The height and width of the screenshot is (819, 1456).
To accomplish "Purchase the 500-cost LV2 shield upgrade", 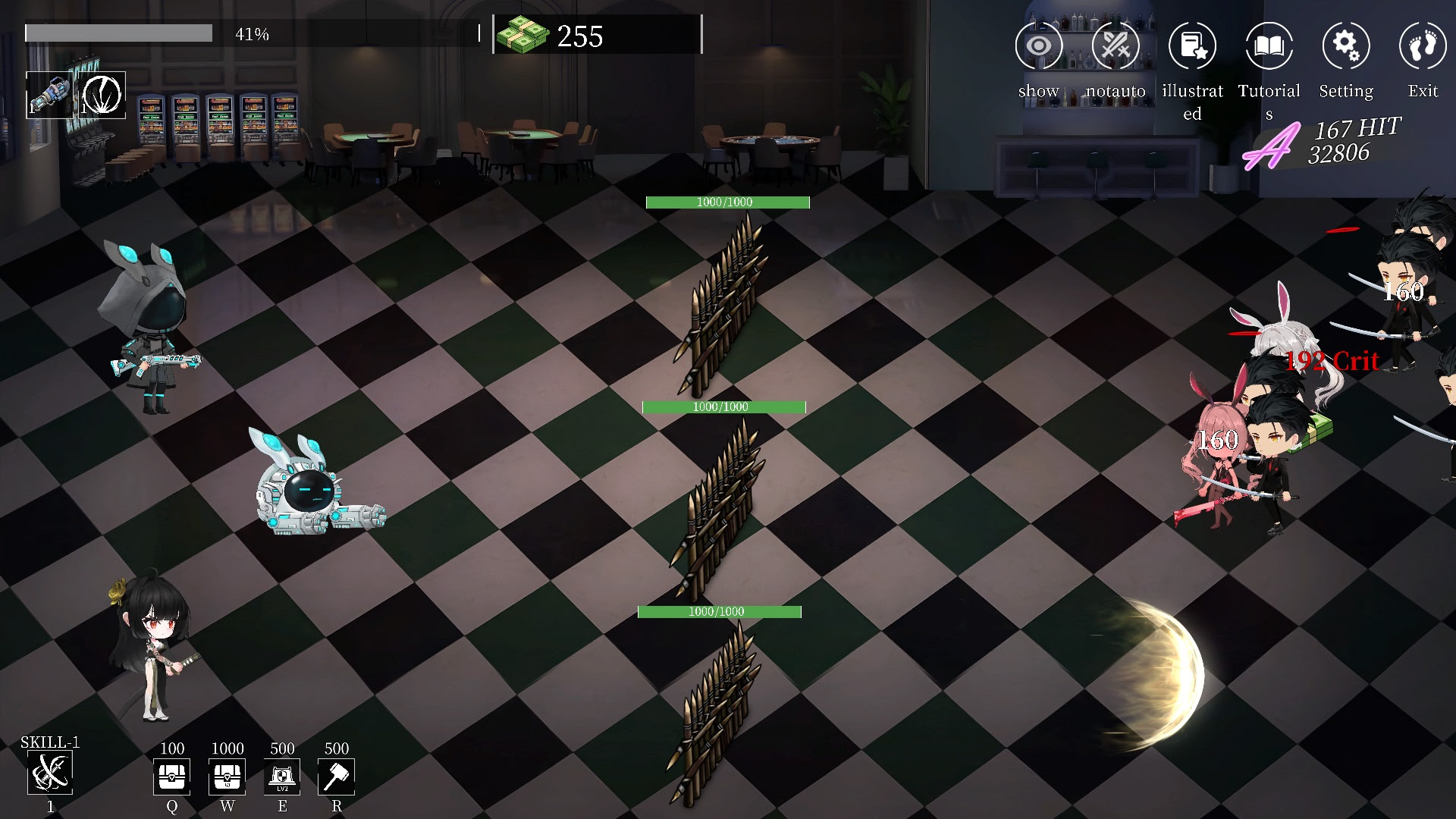I will (282, 777).
